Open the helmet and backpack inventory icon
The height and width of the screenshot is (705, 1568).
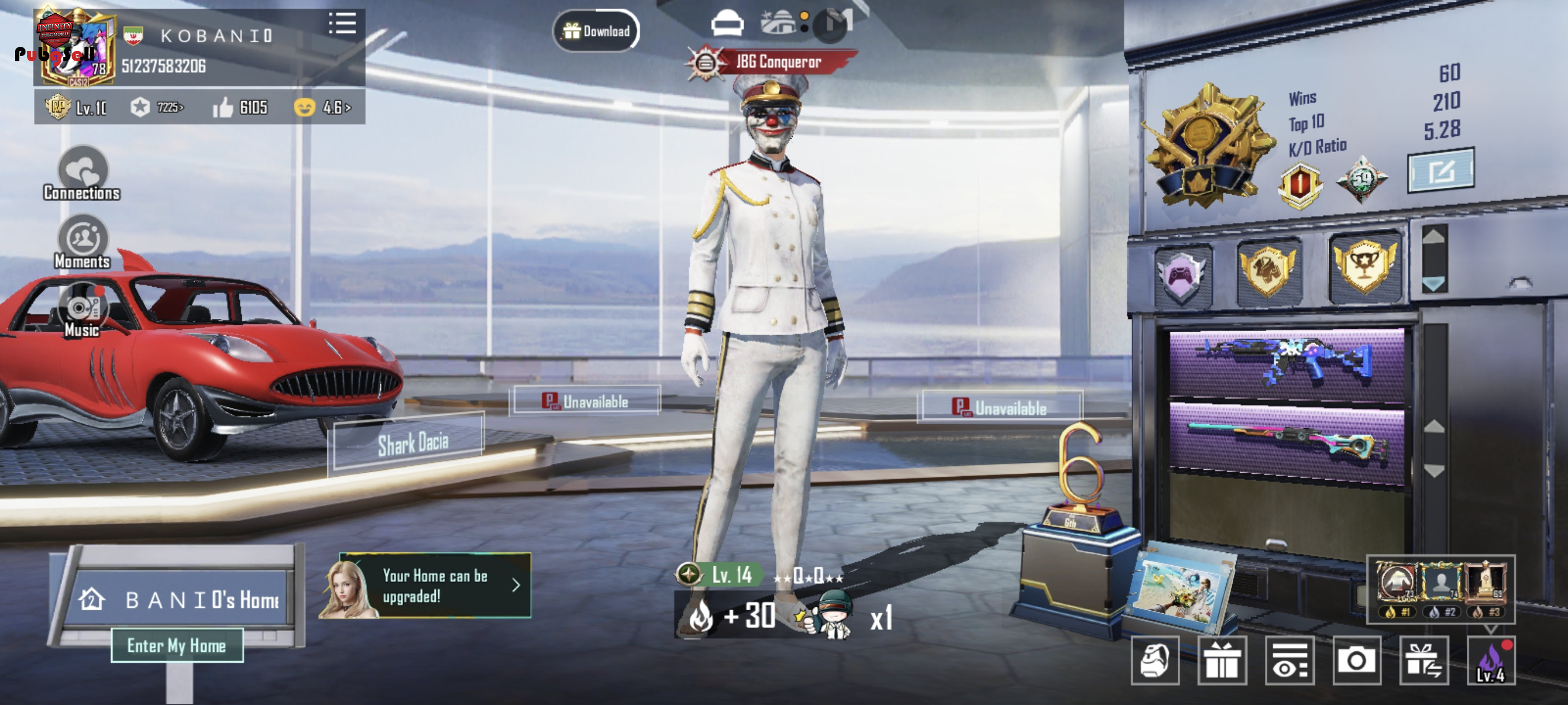pos(1155,661)
